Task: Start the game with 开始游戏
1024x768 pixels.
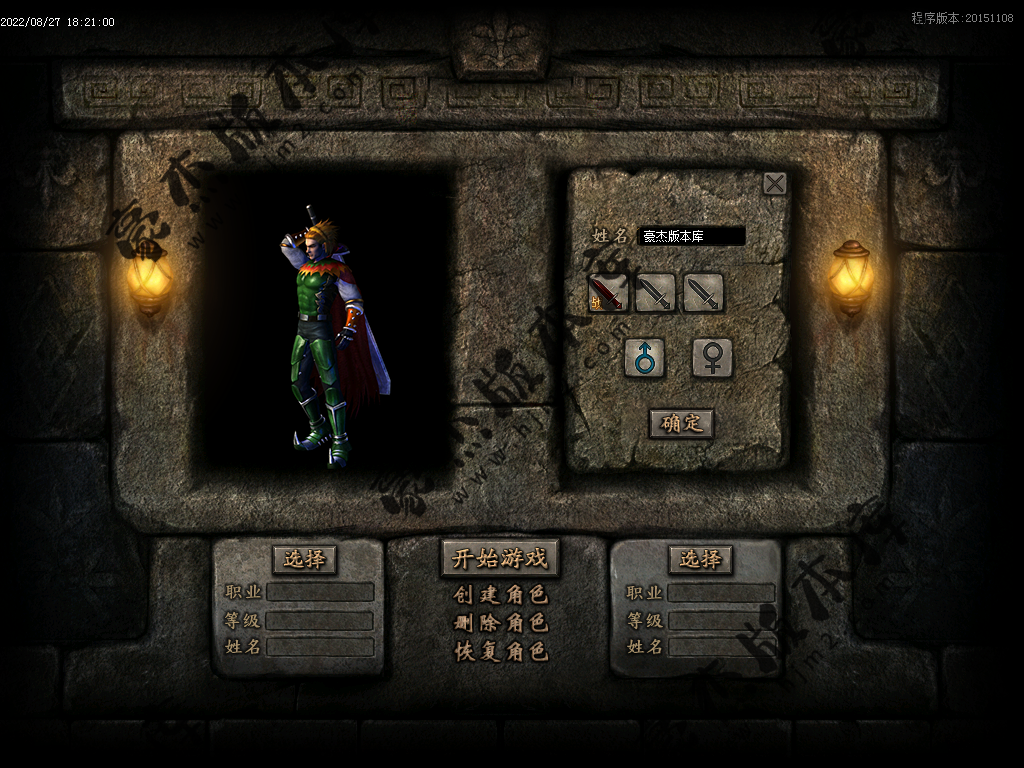Action: 500,559
